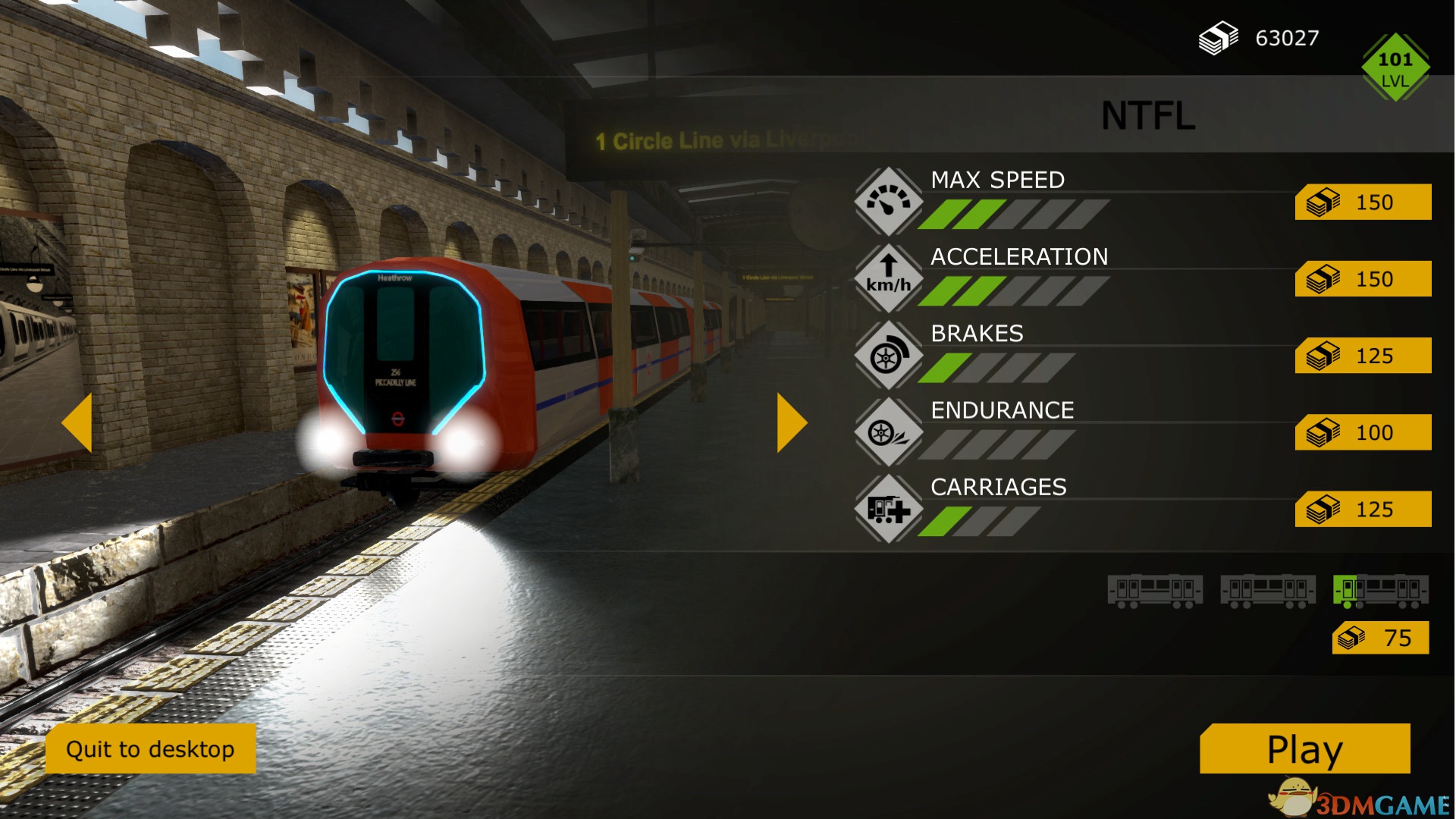Image resolution: width=1456 pixels, height=819 pixels.
Task: Buy the Endurance upgrade for 100
Action: point(1363,432)
